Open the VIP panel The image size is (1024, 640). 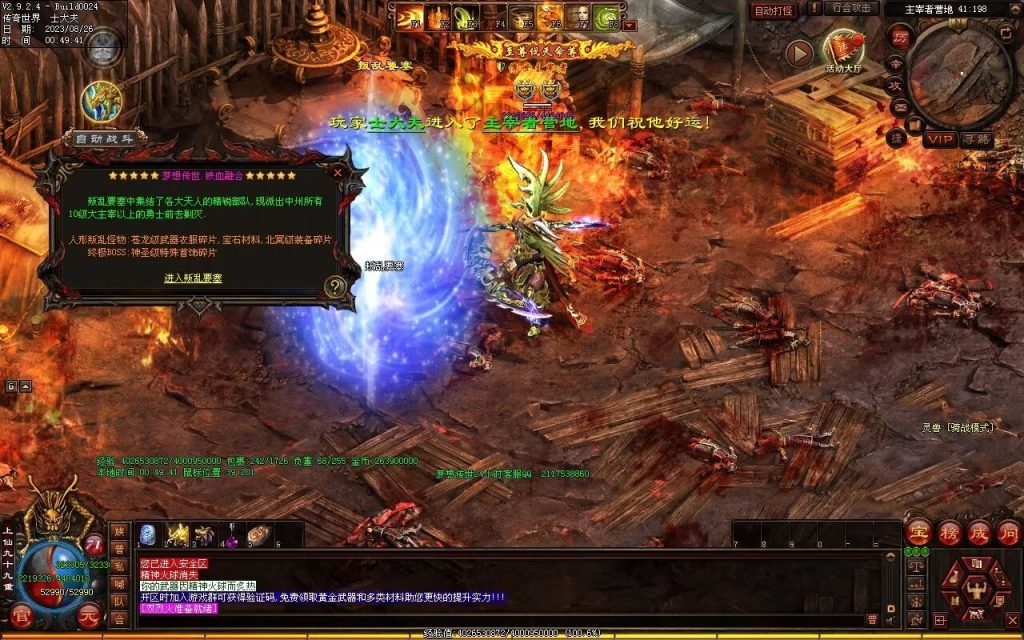(x=940, y=139)
